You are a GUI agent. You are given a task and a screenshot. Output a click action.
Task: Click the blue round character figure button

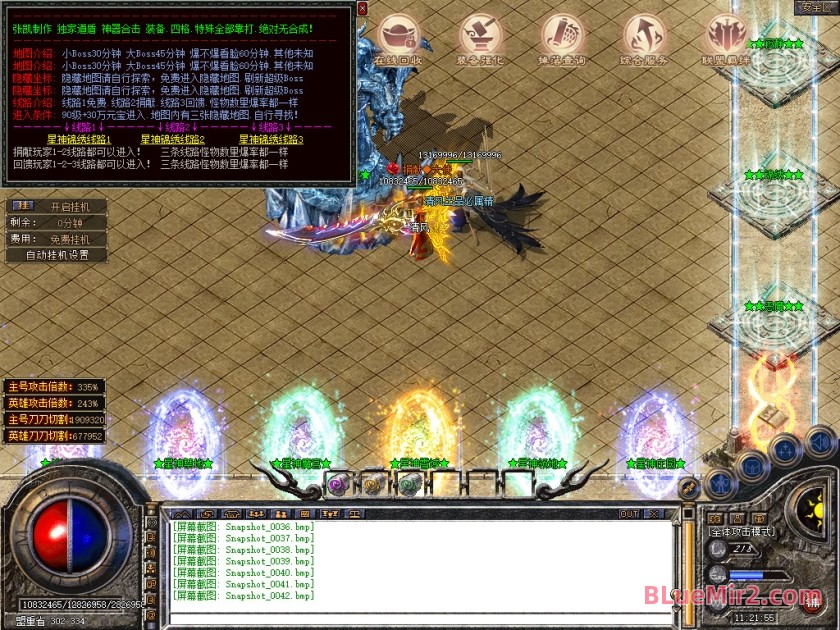[x=721, y=483]
